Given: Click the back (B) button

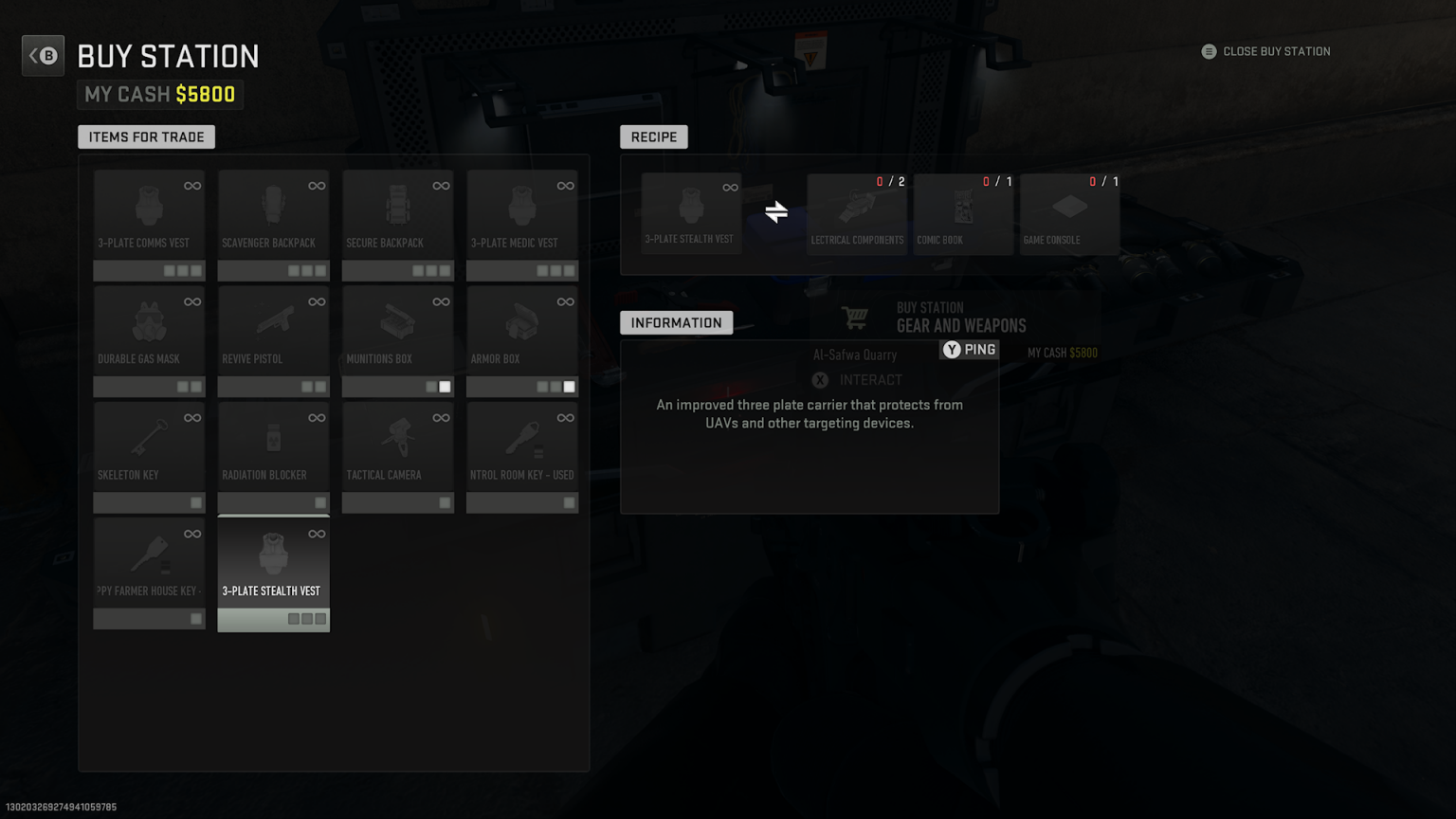Looking at the screenshot, I should pos(43,55).
